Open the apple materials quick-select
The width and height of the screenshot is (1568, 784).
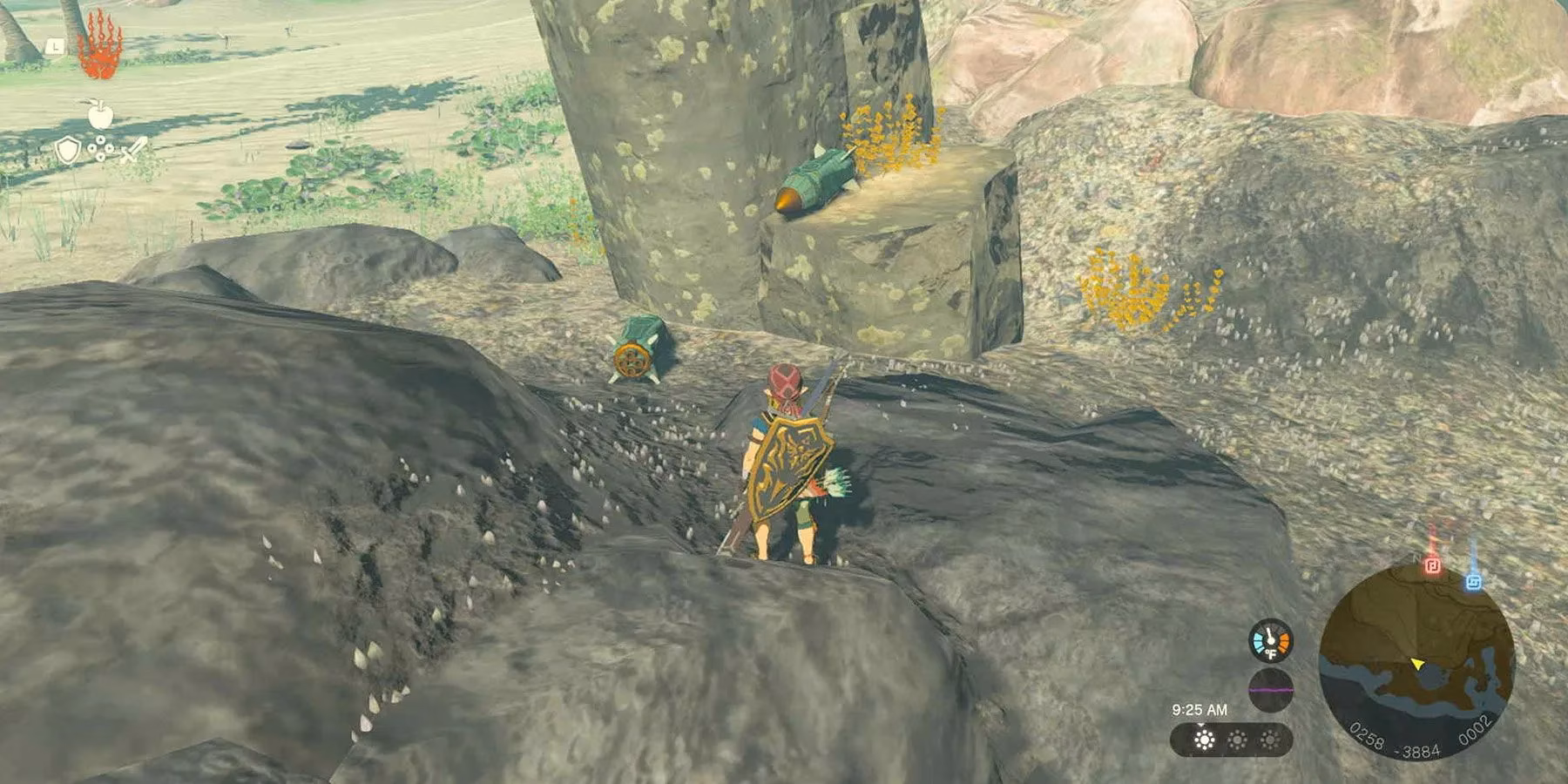(x=100, y=113)
